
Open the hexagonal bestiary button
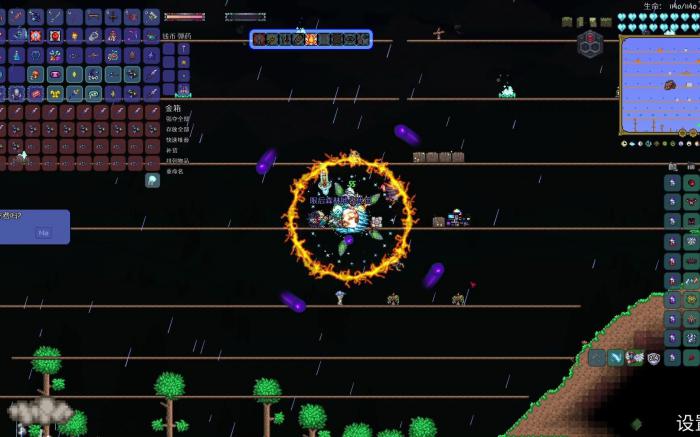[x=590, y=43]
